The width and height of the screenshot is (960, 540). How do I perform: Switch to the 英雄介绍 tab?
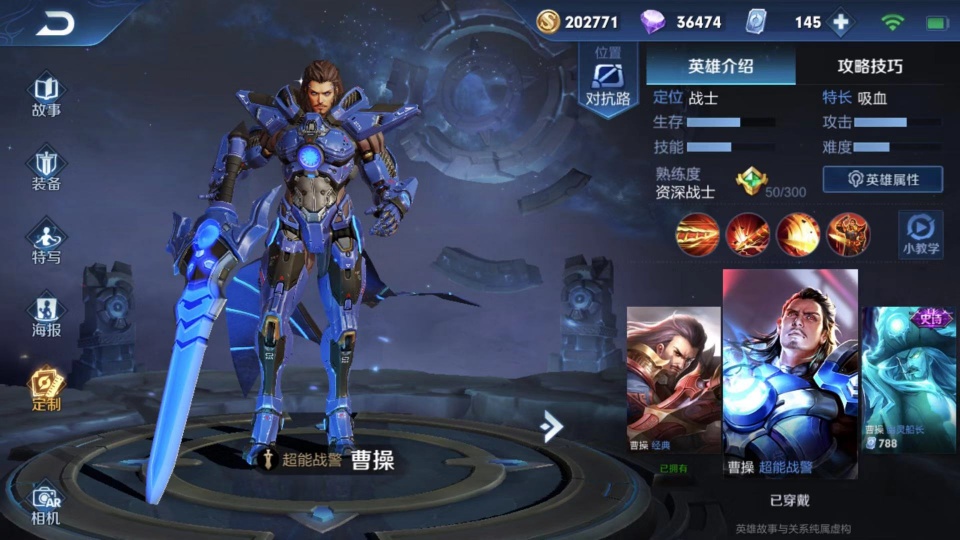(720, 66)
